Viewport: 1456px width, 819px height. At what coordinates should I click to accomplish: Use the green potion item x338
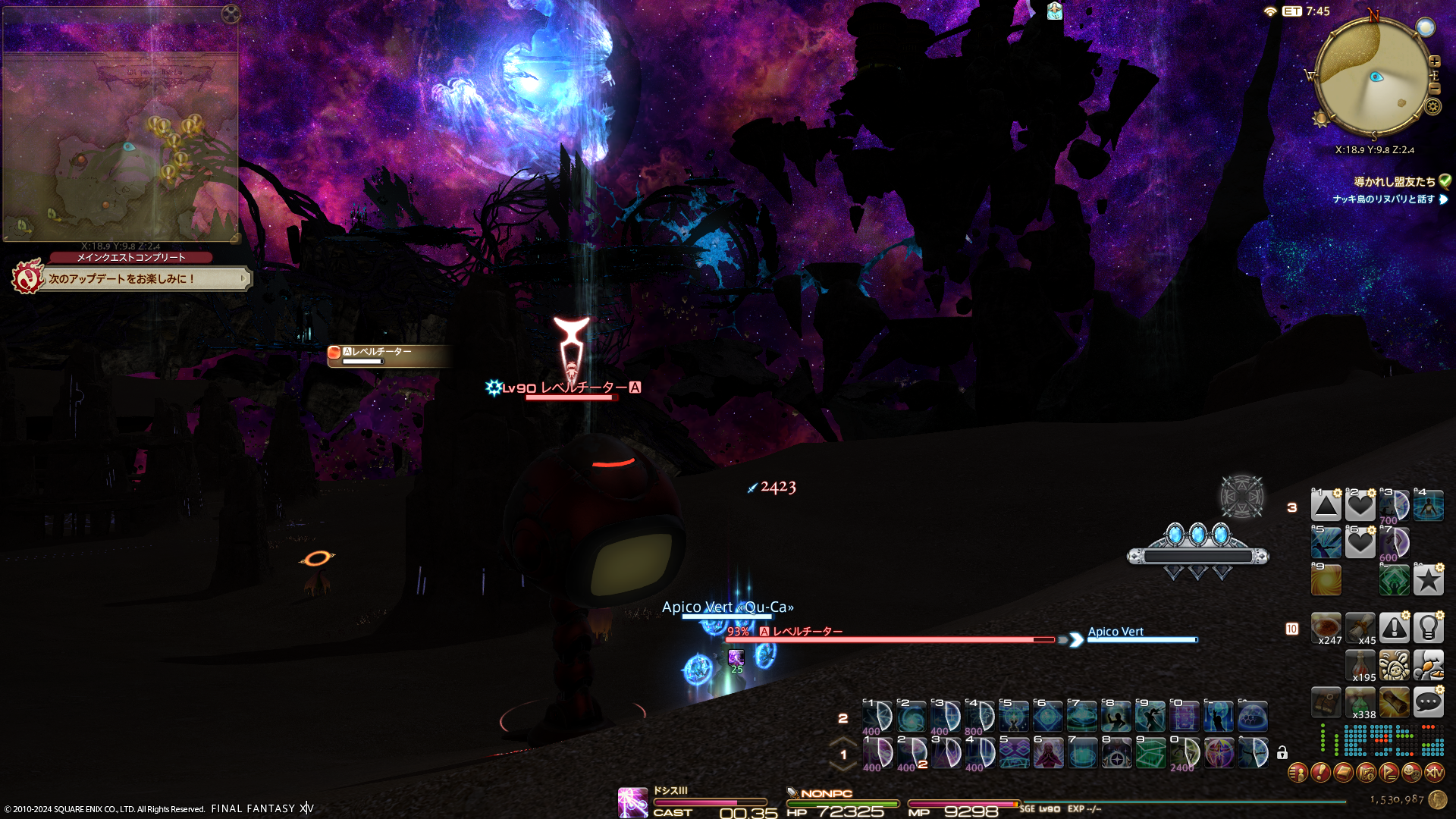1360,703
